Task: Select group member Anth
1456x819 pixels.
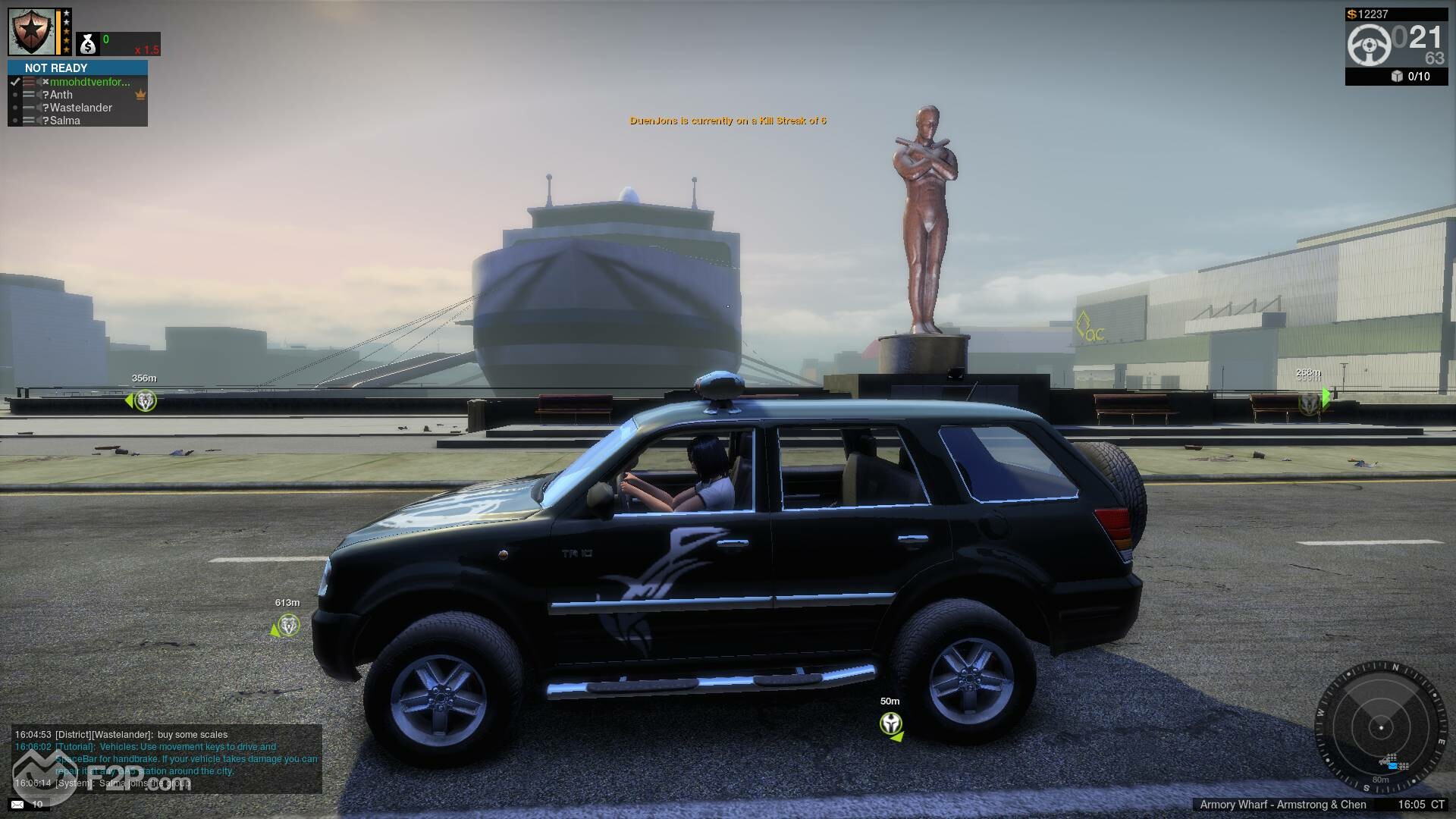Action: coord(61,95)
